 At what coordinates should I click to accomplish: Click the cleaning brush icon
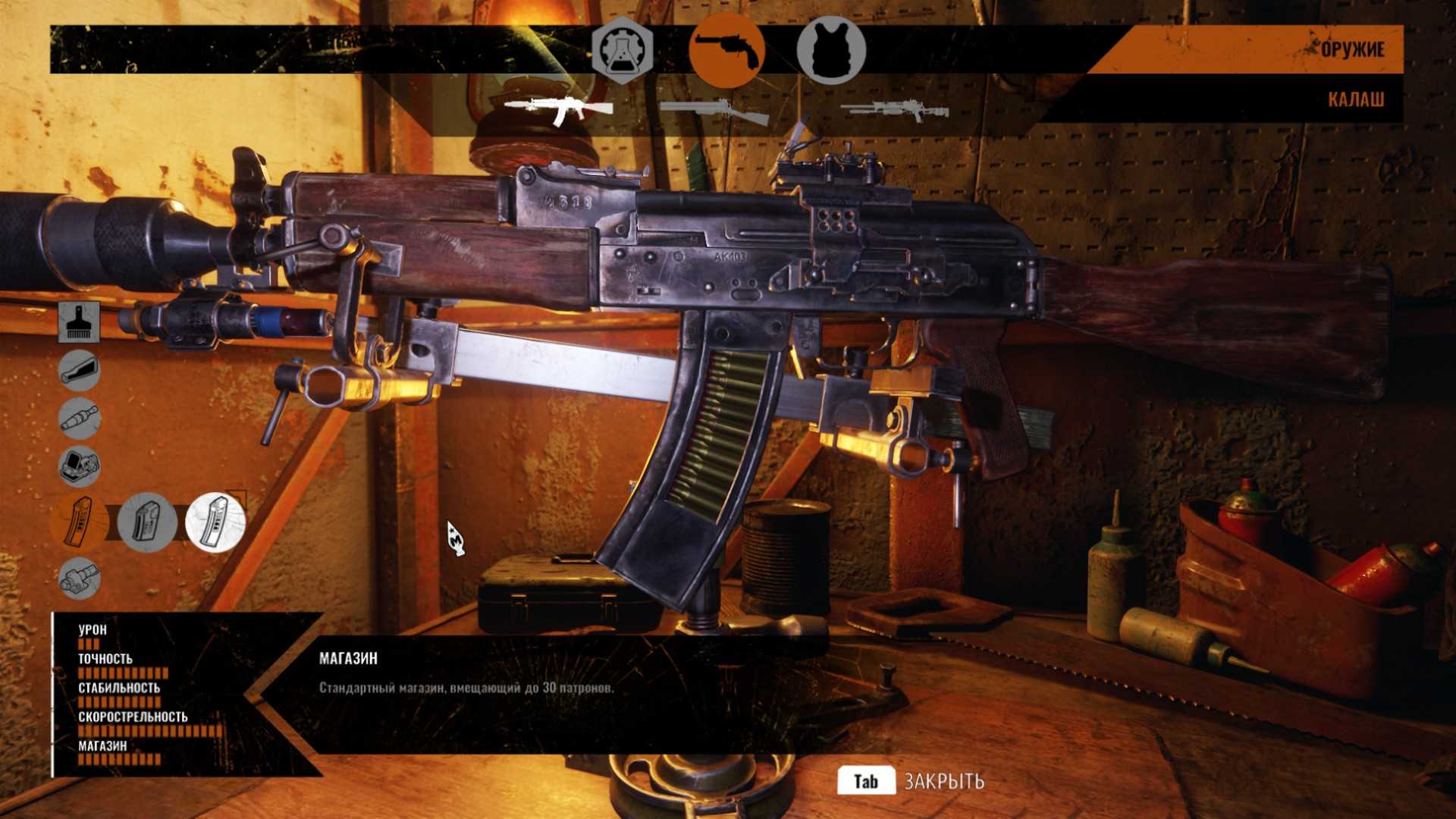point(80,322)
